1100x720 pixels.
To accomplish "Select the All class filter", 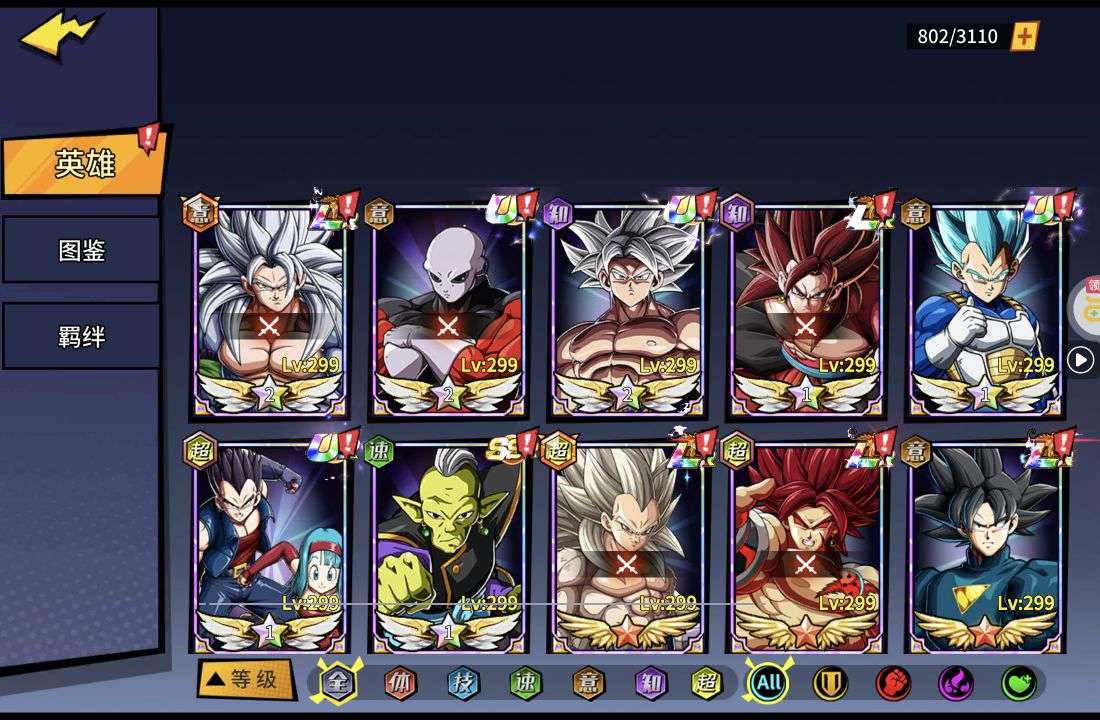I will click(768, 683).
